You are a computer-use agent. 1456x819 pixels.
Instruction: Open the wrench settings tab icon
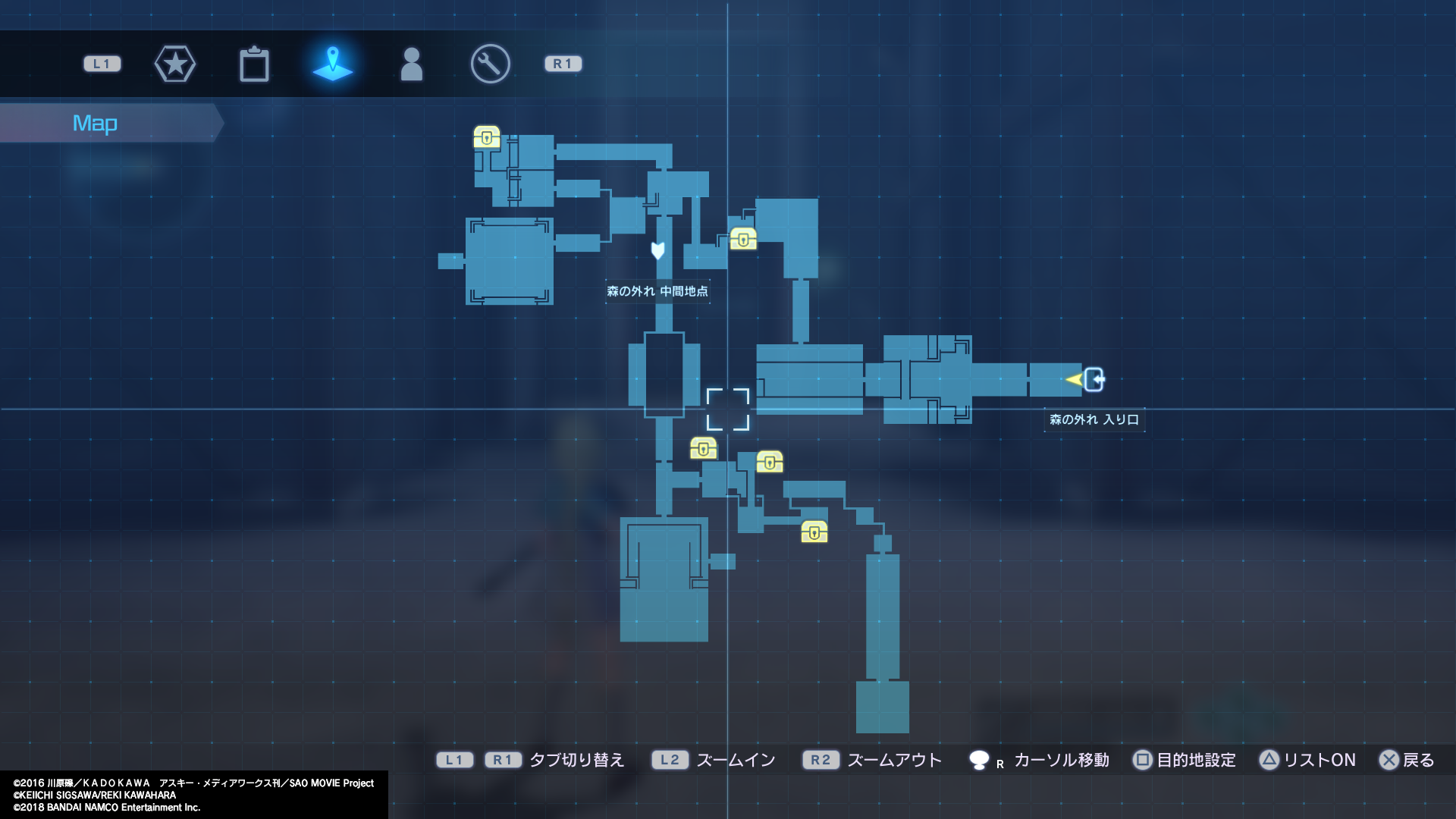tap(490, 64)
